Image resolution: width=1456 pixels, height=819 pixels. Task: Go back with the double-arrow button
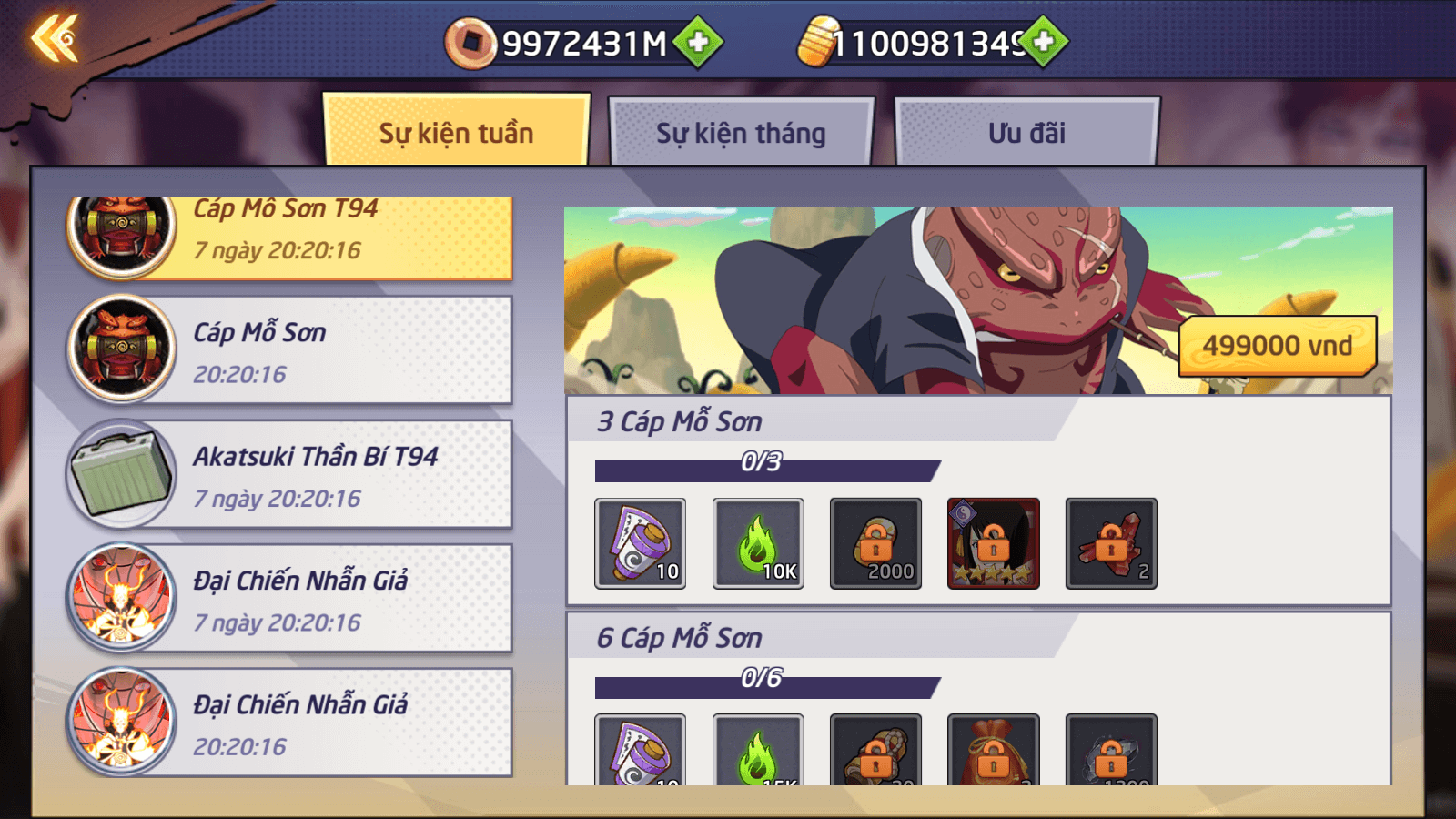click(55, 38)
